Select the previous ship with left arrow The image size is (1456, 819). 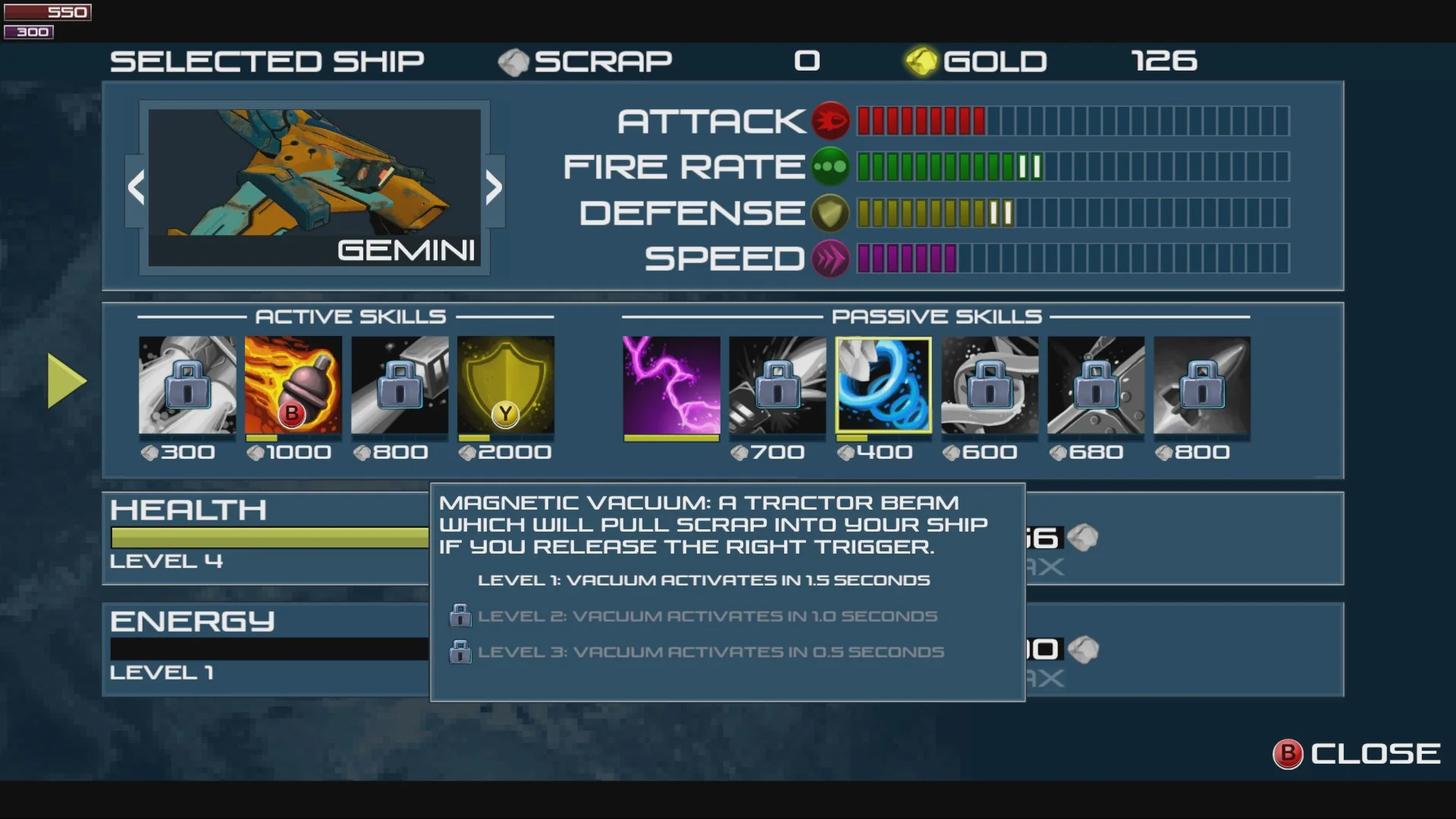136,188
